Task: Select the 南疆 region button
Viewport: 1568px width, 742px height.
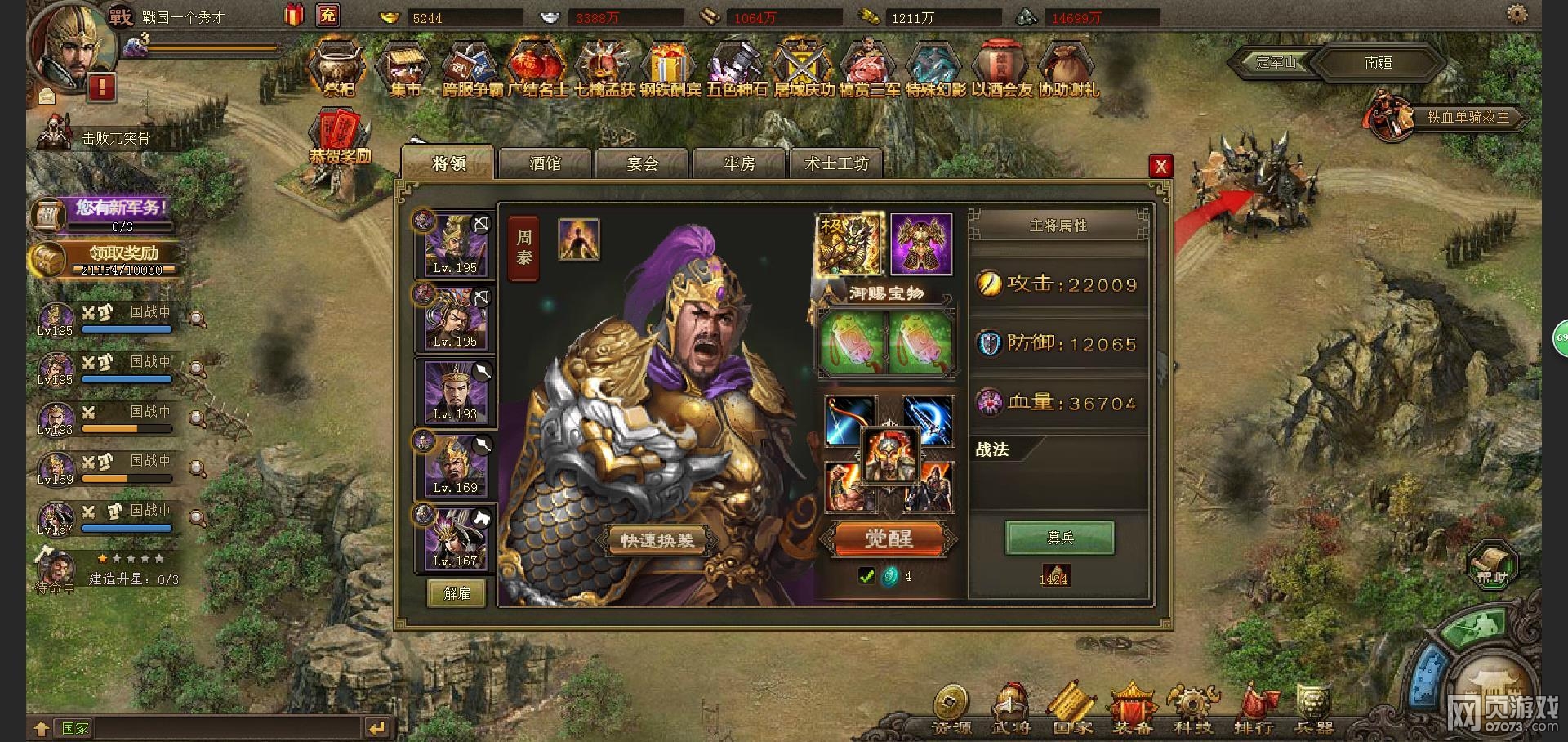Action: (1378, 62)
